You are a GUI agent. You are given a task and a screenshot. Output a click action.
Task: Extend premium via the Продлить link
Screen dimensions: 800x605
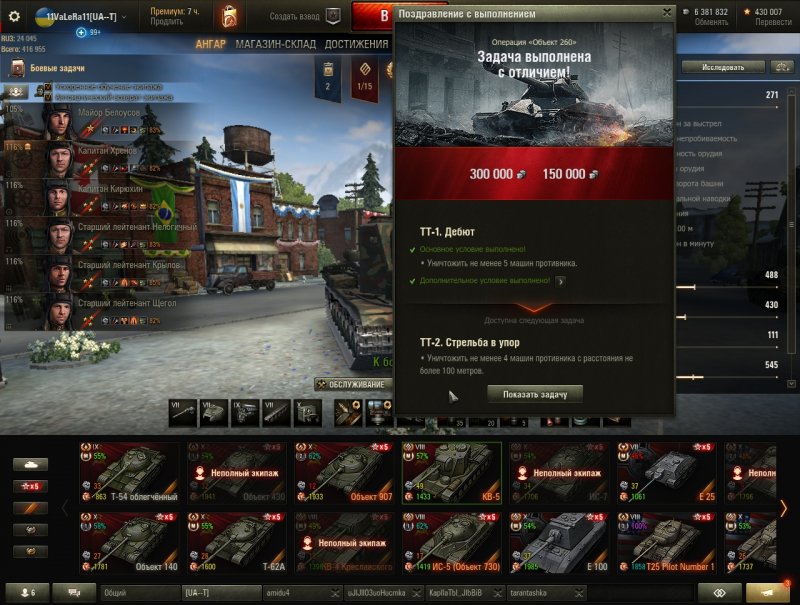(x=166, y=22)
